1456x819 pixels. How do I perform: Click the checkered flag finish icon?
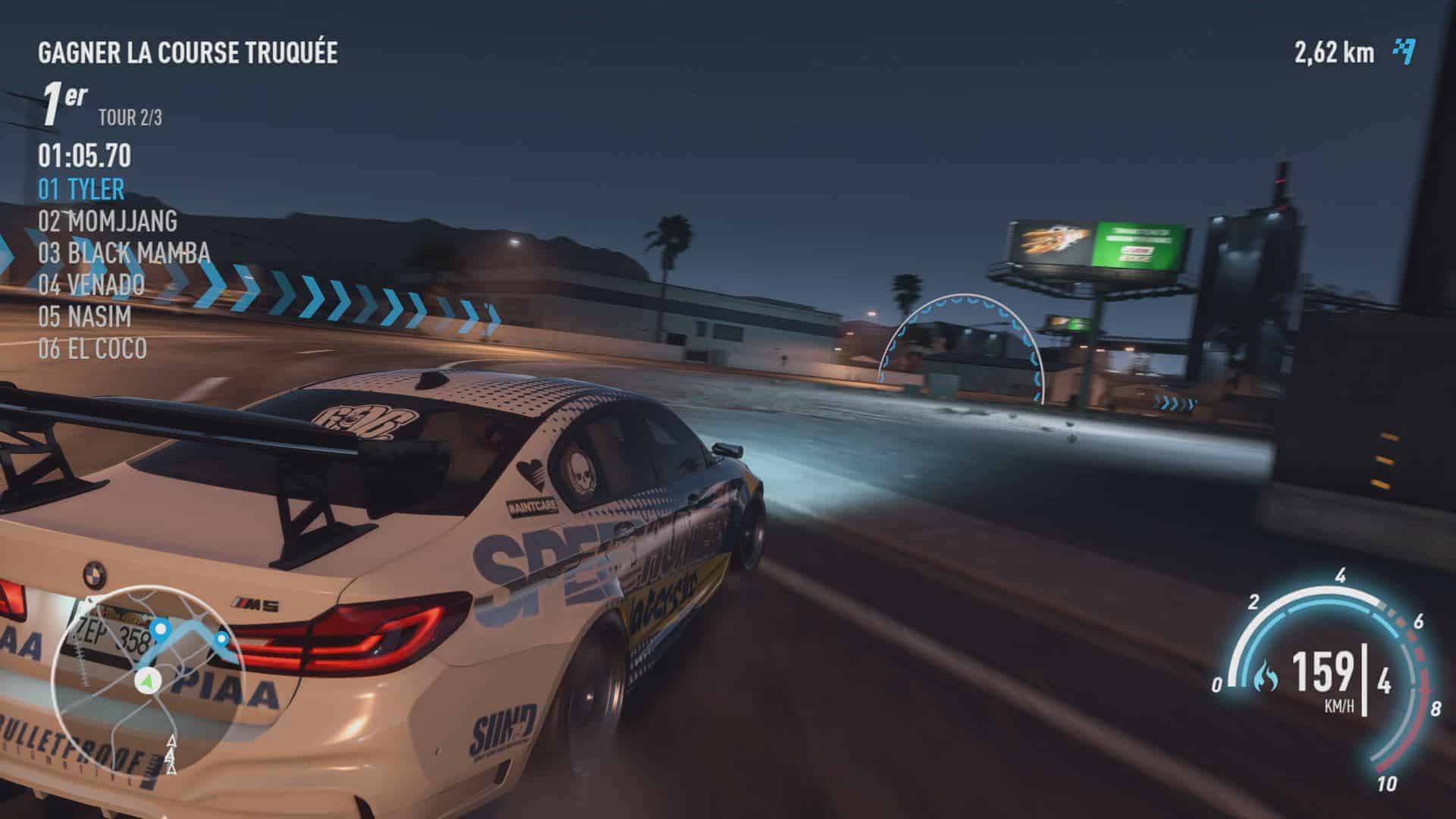pos(1404,52)
